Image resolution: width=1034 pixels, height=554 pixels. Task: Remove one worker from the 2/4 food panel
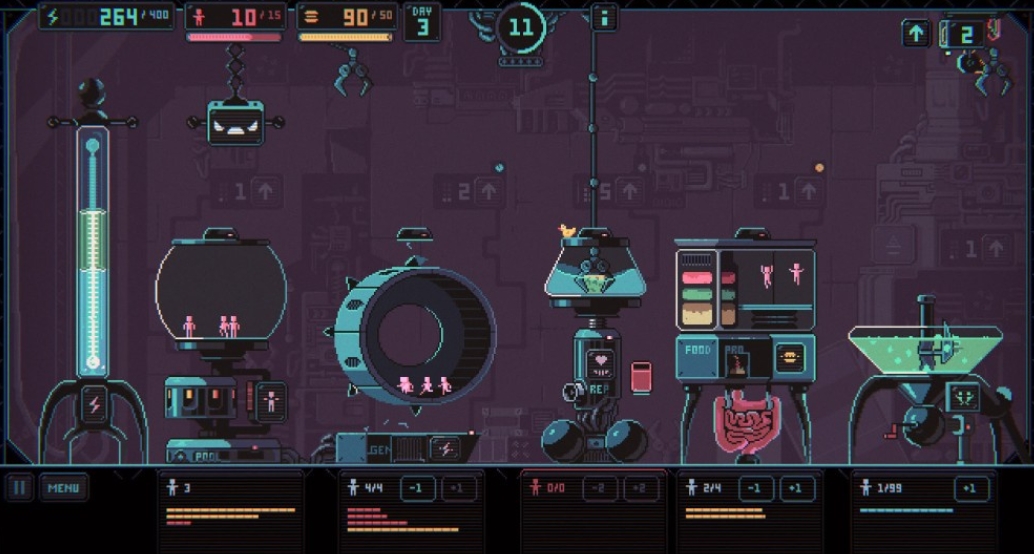tap(755, 489)
